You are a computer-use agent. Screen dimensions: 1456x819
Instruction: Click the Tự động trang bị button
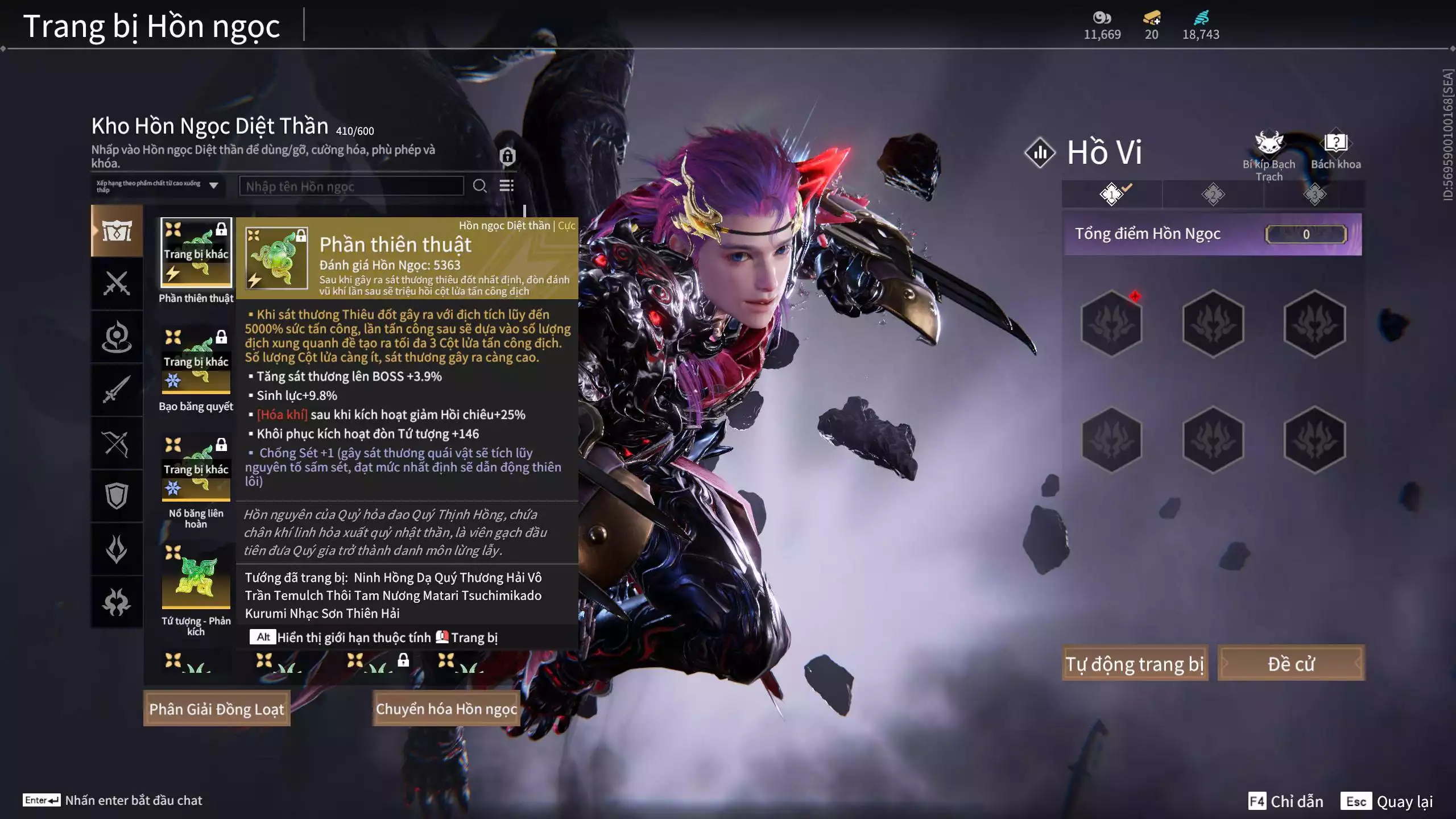(1135, 663)
